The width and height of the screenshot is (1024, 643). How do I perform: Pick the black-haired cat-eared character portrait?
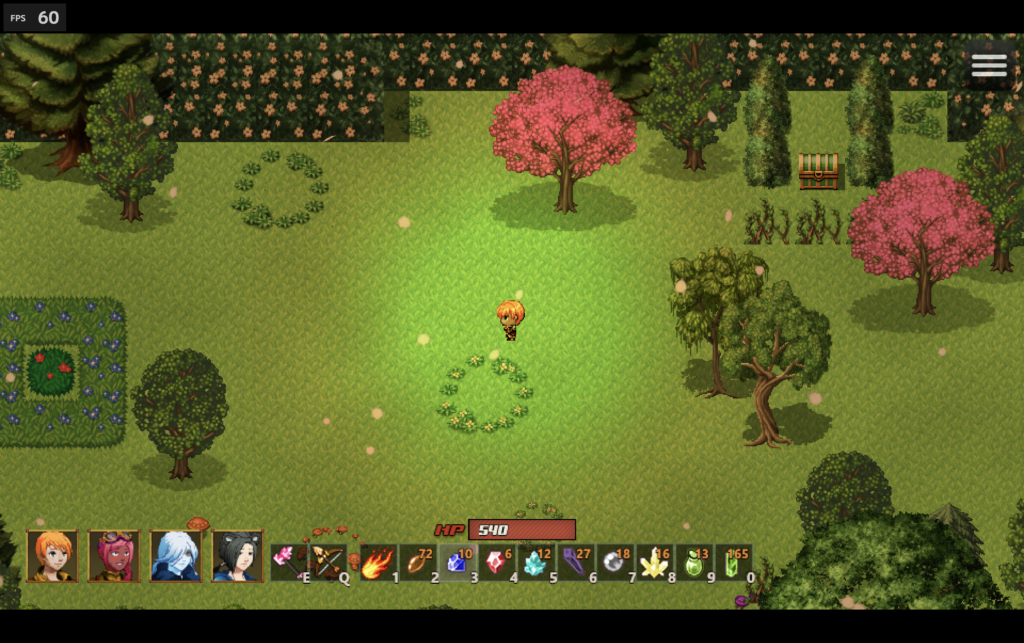(238, 556)
